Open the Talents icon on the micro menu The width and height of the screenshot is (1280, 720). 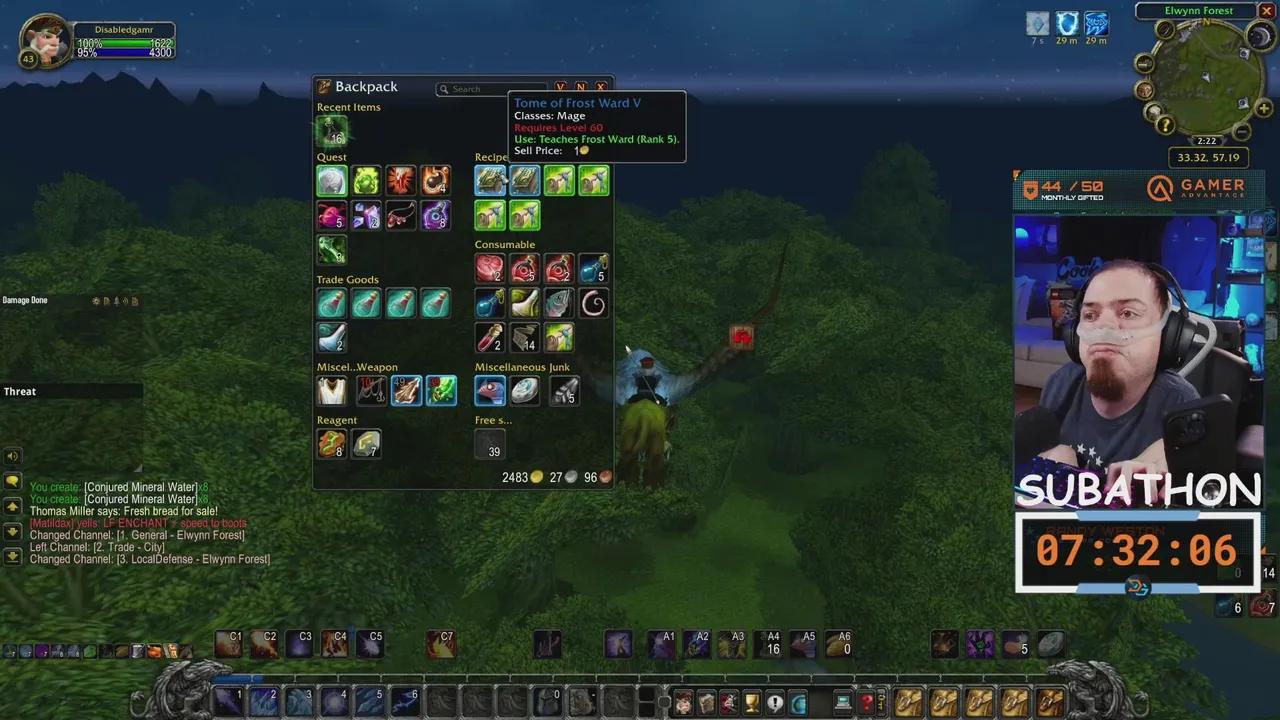click(729, 703)
